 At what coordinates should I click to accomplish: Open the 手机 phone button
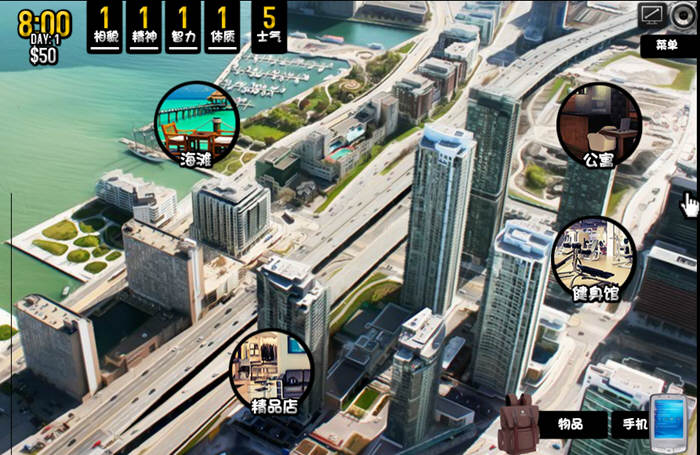[x=630, y=424]
